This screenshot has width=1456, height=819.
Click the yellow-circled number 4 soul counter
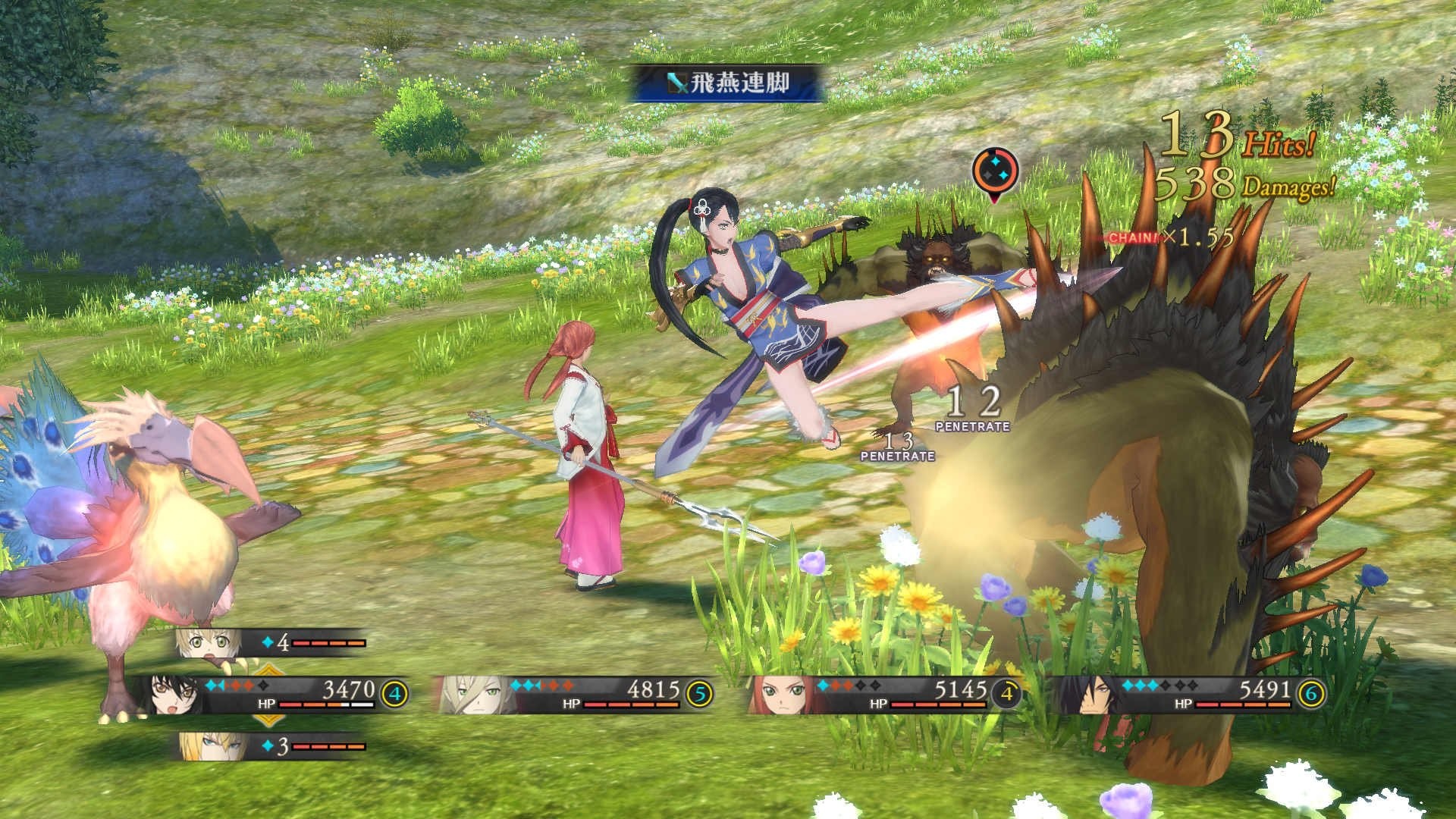(397, 692)
